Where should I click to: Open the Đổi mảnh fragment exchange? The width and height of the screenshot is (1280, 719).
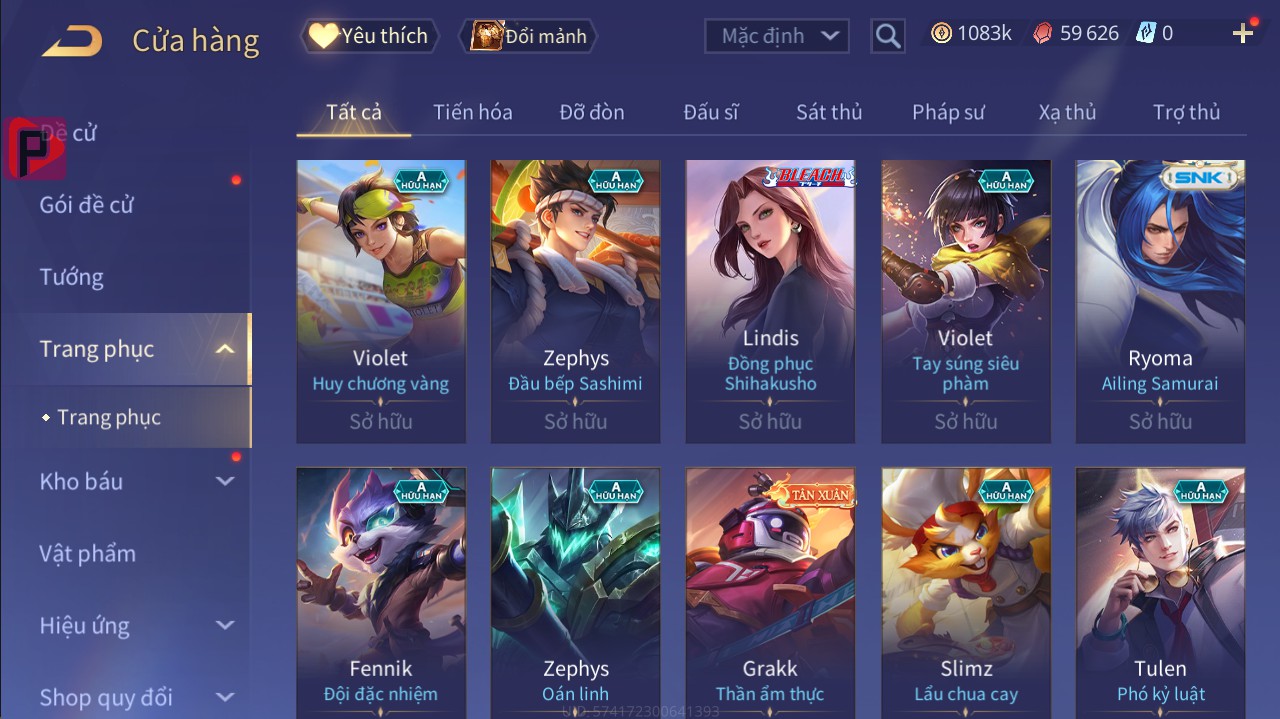coord(529,36)
